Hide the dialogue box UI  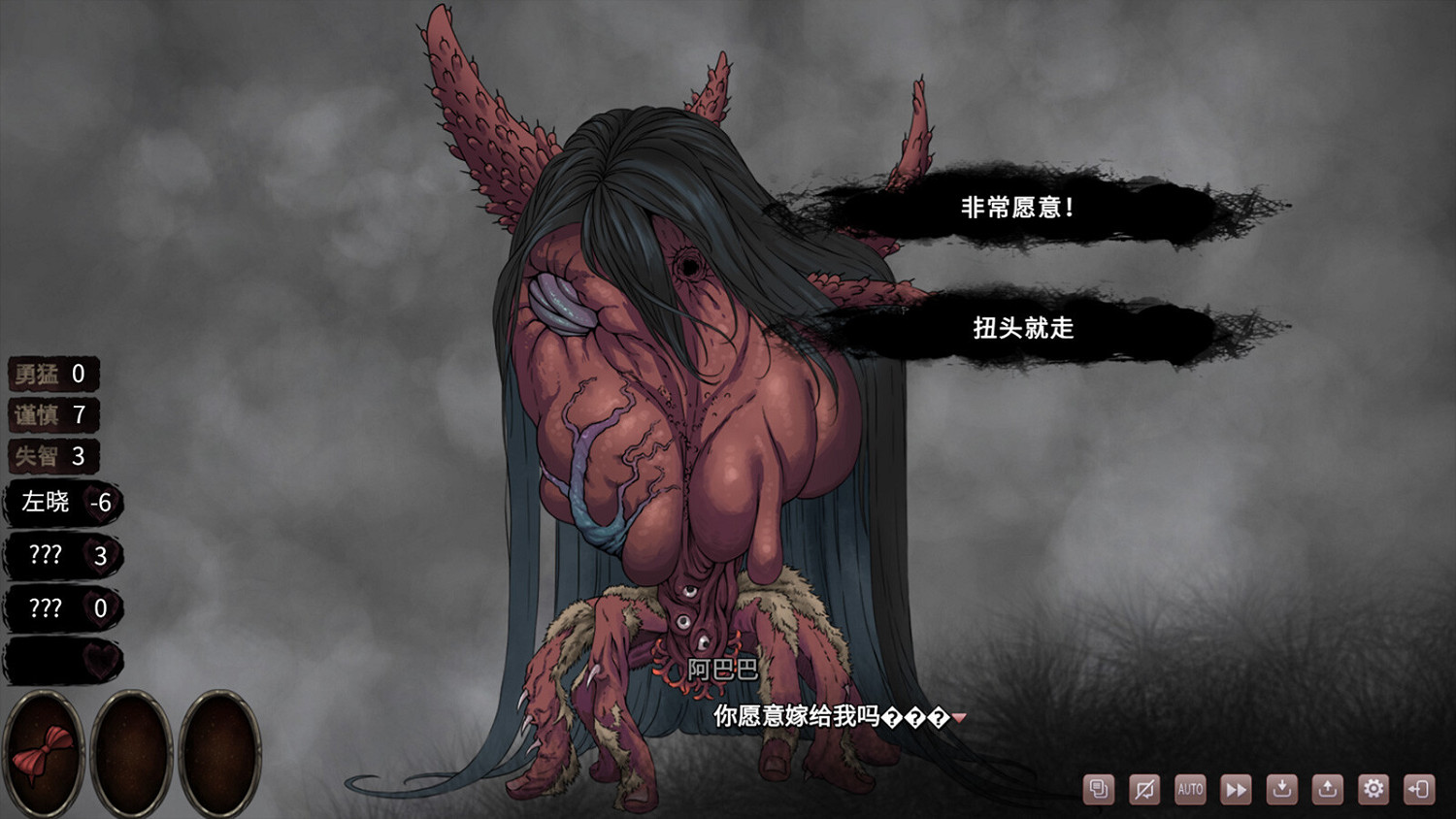click(x=1144, y=789)
